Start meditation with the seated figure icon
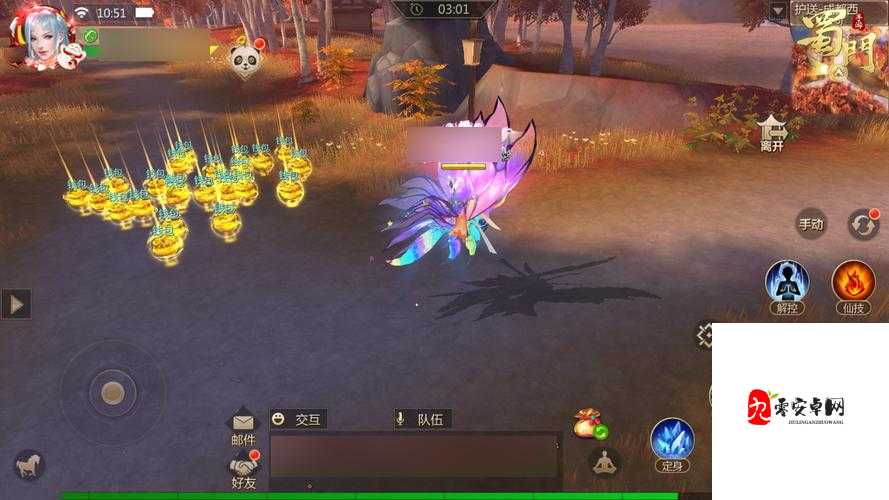 pyautogui.click(x=603, y=462)
